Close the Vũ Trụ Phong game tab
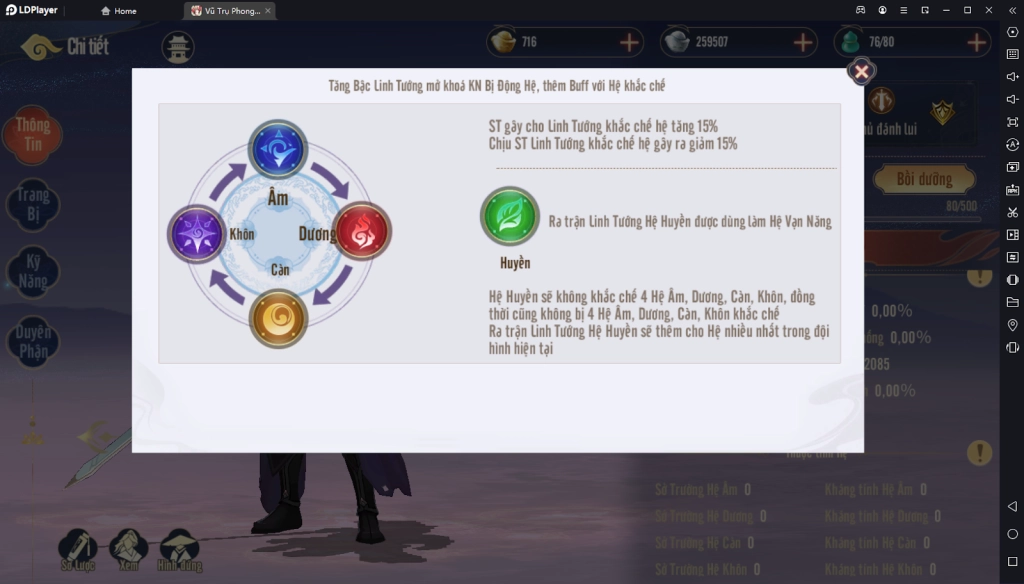Image resolution: width=1024 pixels, height=584 pixels. (268, 11)
